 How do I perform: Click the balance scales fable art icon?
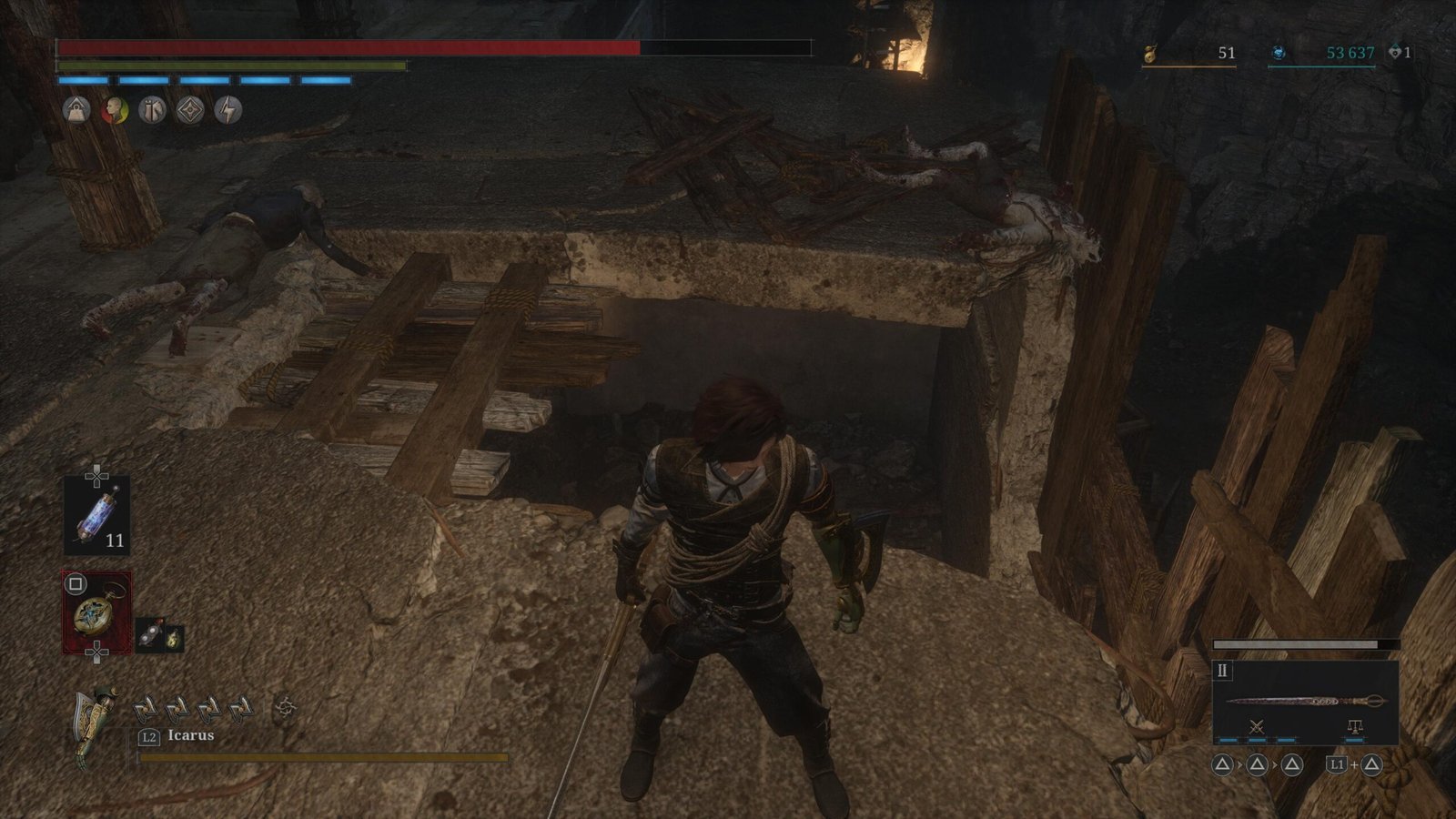click(1354, 726)
